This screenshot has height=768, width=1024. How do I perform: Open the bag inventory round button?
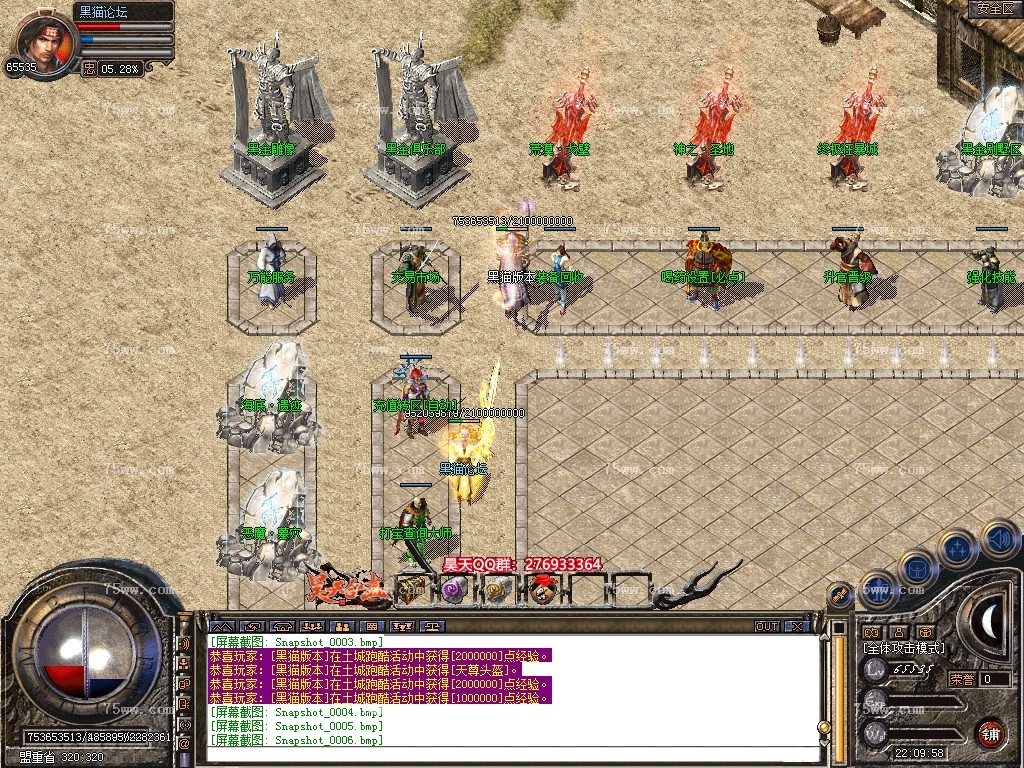click(x=916, y=567)
